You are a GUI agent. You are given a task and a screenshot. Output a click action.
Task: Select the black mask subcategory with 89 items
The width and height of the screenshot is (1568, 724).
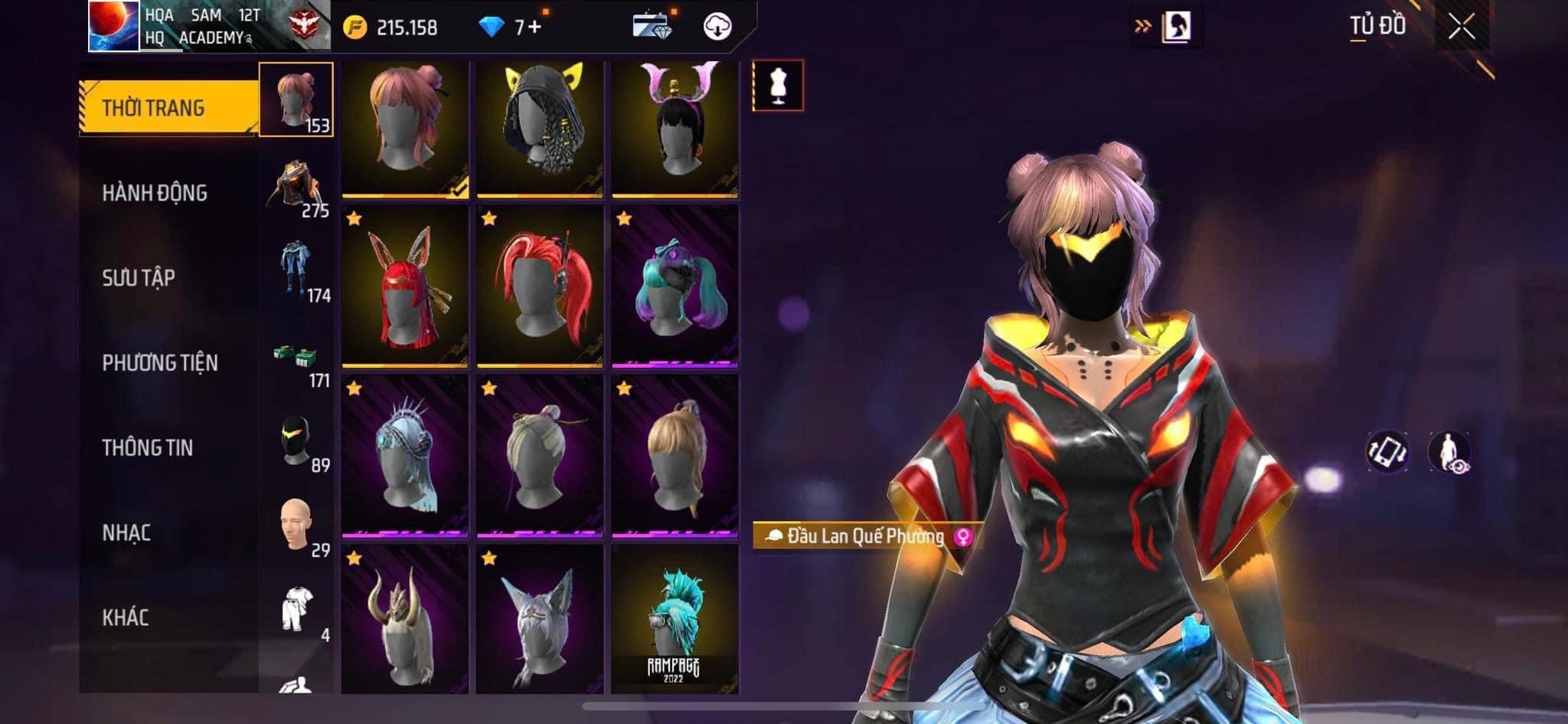296,443
